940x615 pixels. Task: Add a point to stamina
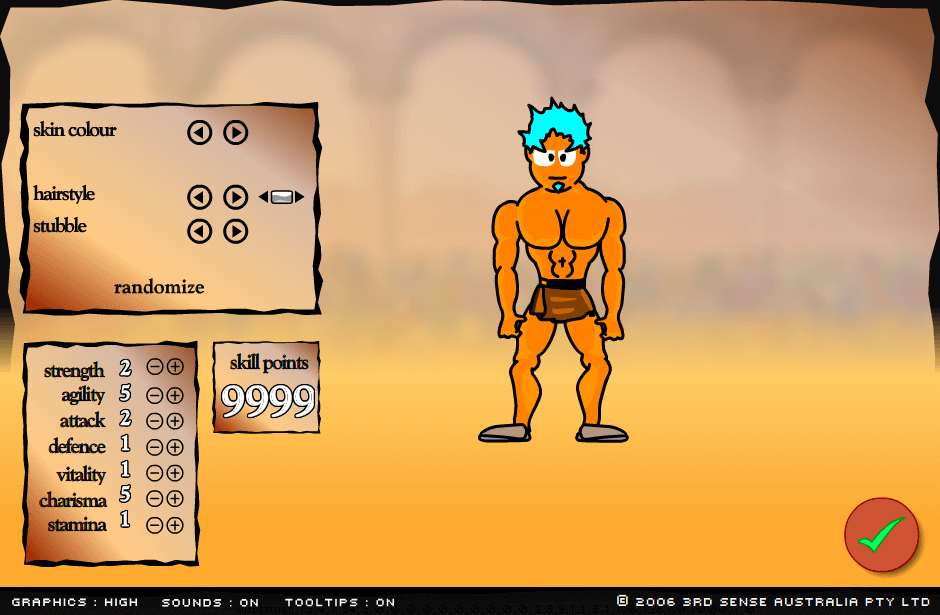point(175,524)
